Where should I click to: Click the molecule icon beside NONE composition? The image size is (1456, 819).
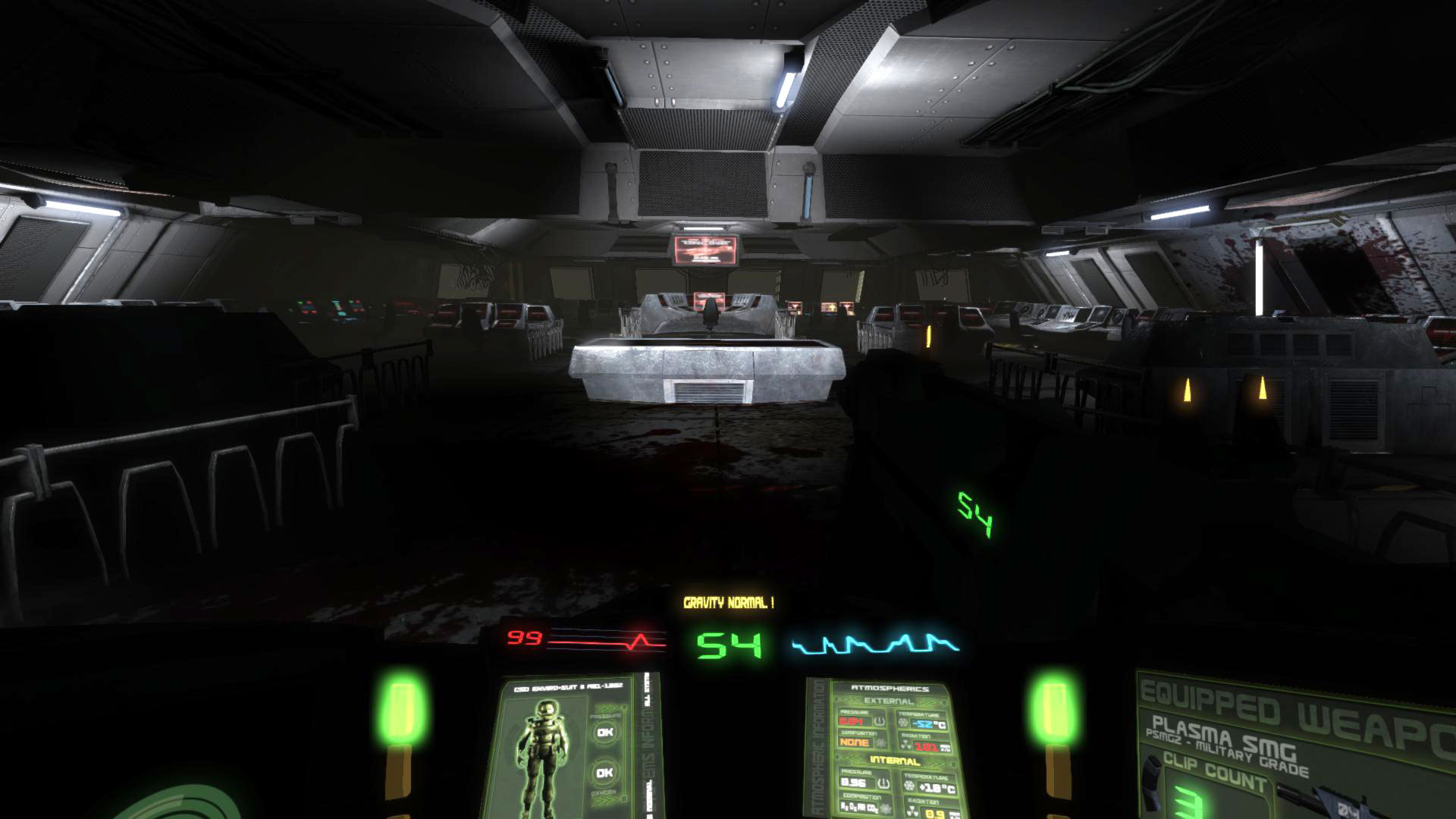[x=881, y=743]
